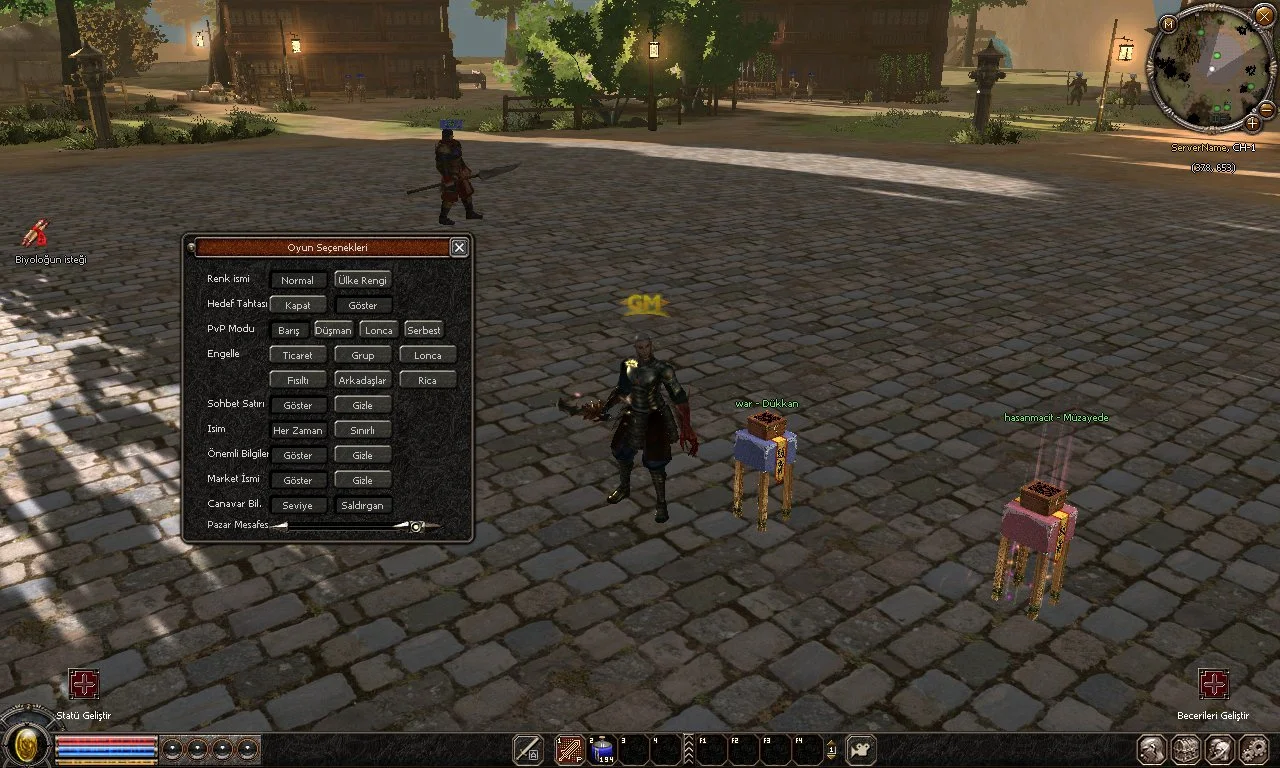Open the Biyoloğun isteği quest scroll
Image resolution: width=1280 pixels, height=768 pixels.
(x=37, y=233)
